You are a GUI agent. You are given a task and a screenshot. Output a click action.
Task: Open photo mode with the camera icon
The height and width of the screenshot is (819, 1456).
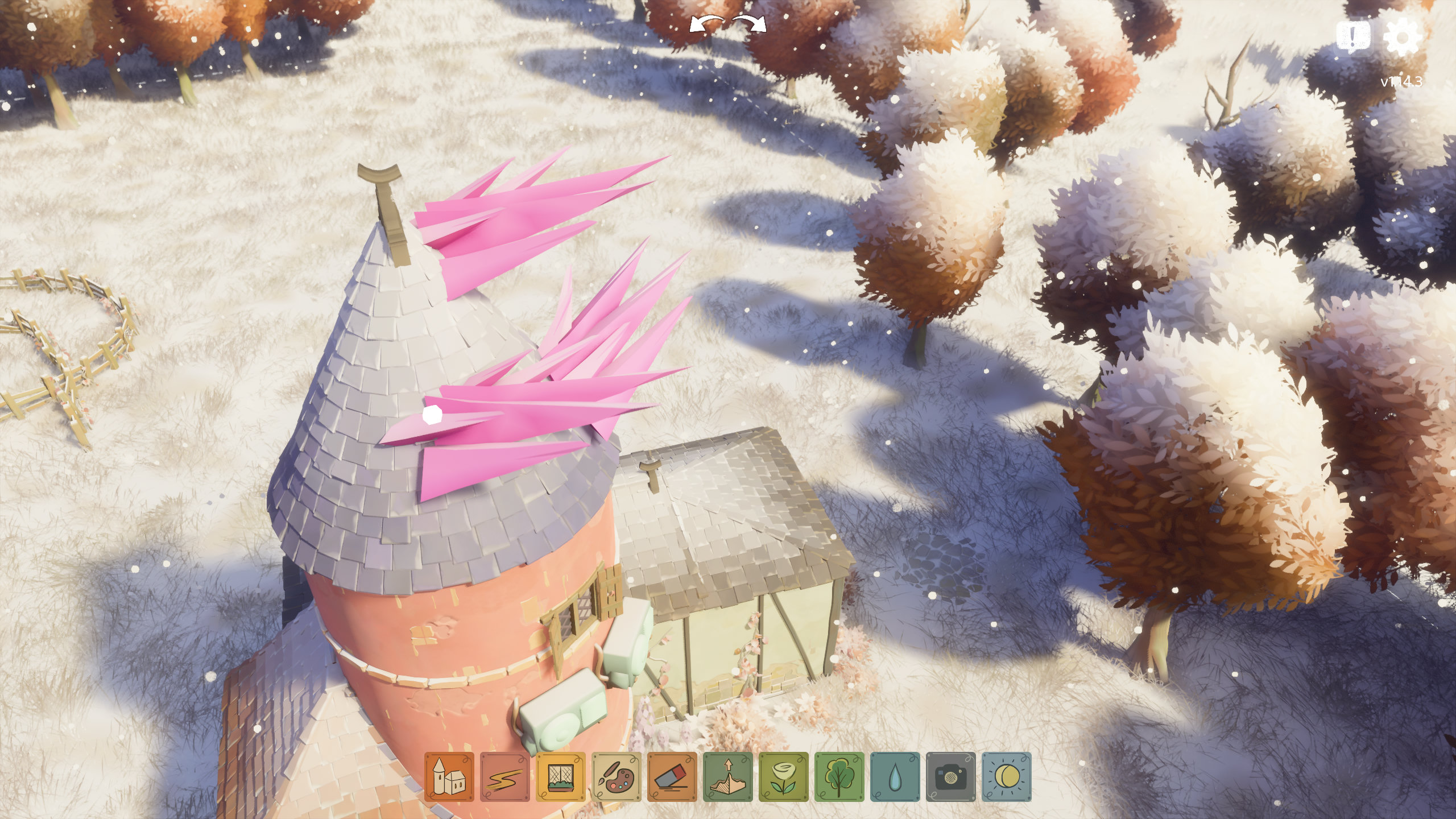950,777
